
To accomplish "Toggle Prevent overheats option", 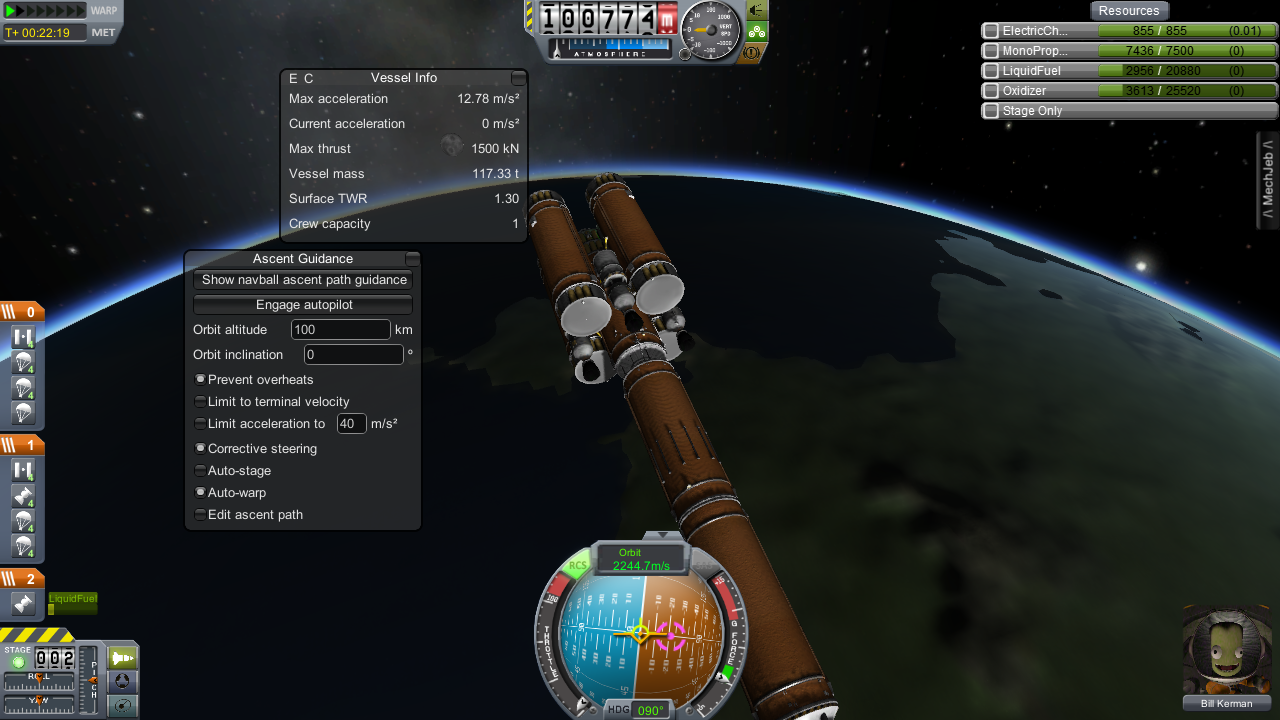I will tap(201, 380).
